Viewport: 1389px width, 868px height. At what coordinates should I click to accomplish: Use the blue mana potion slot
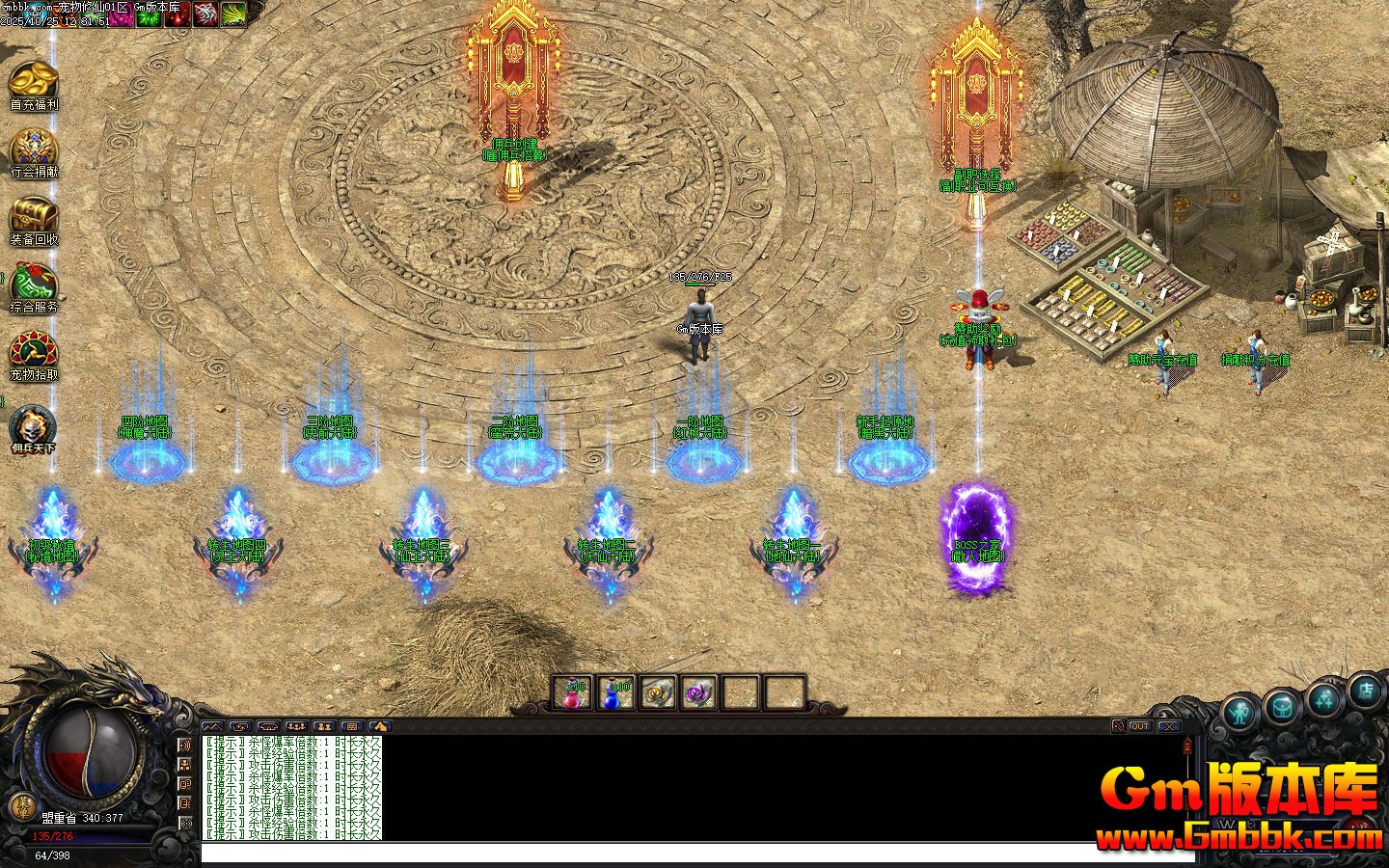(614, 692)
